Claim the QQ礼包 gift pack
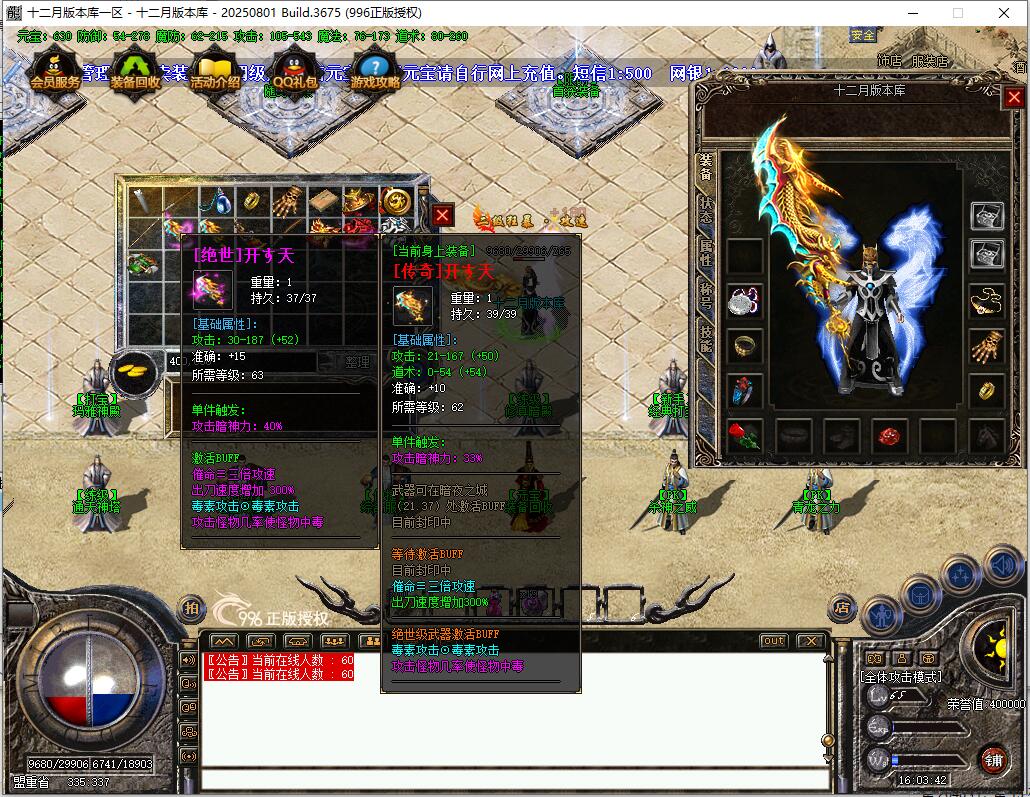 click(295, 72)
